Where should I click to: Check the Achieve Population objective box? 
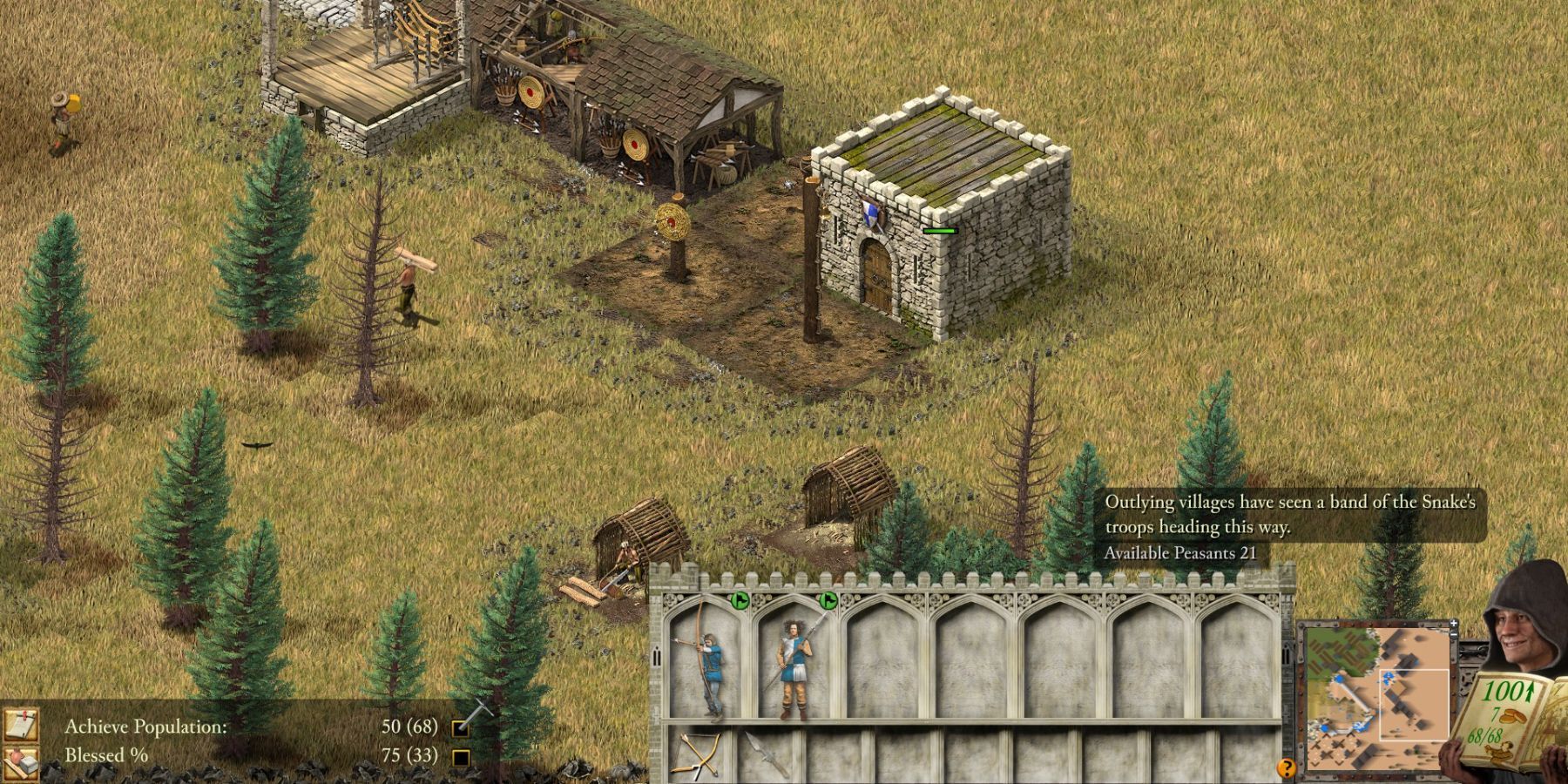click(459, 728)
